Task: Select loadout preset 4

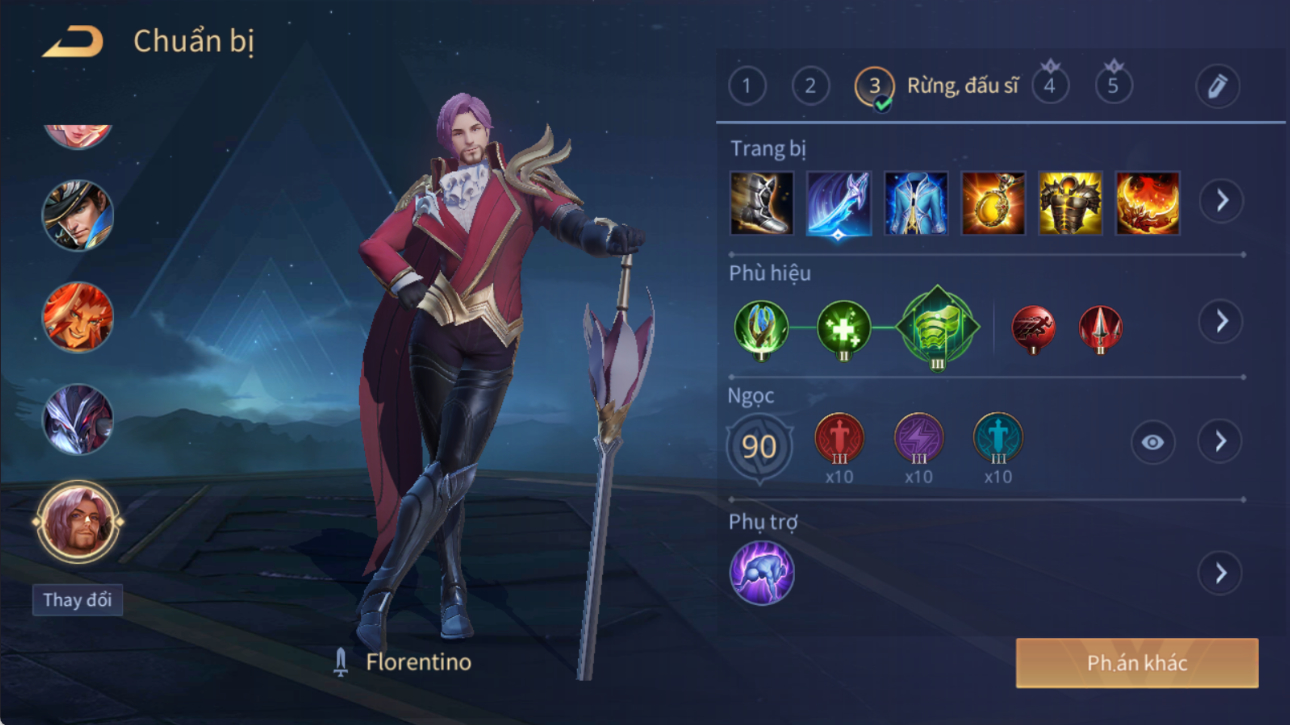Action: pyautogui.click(x=1049, y=86)
